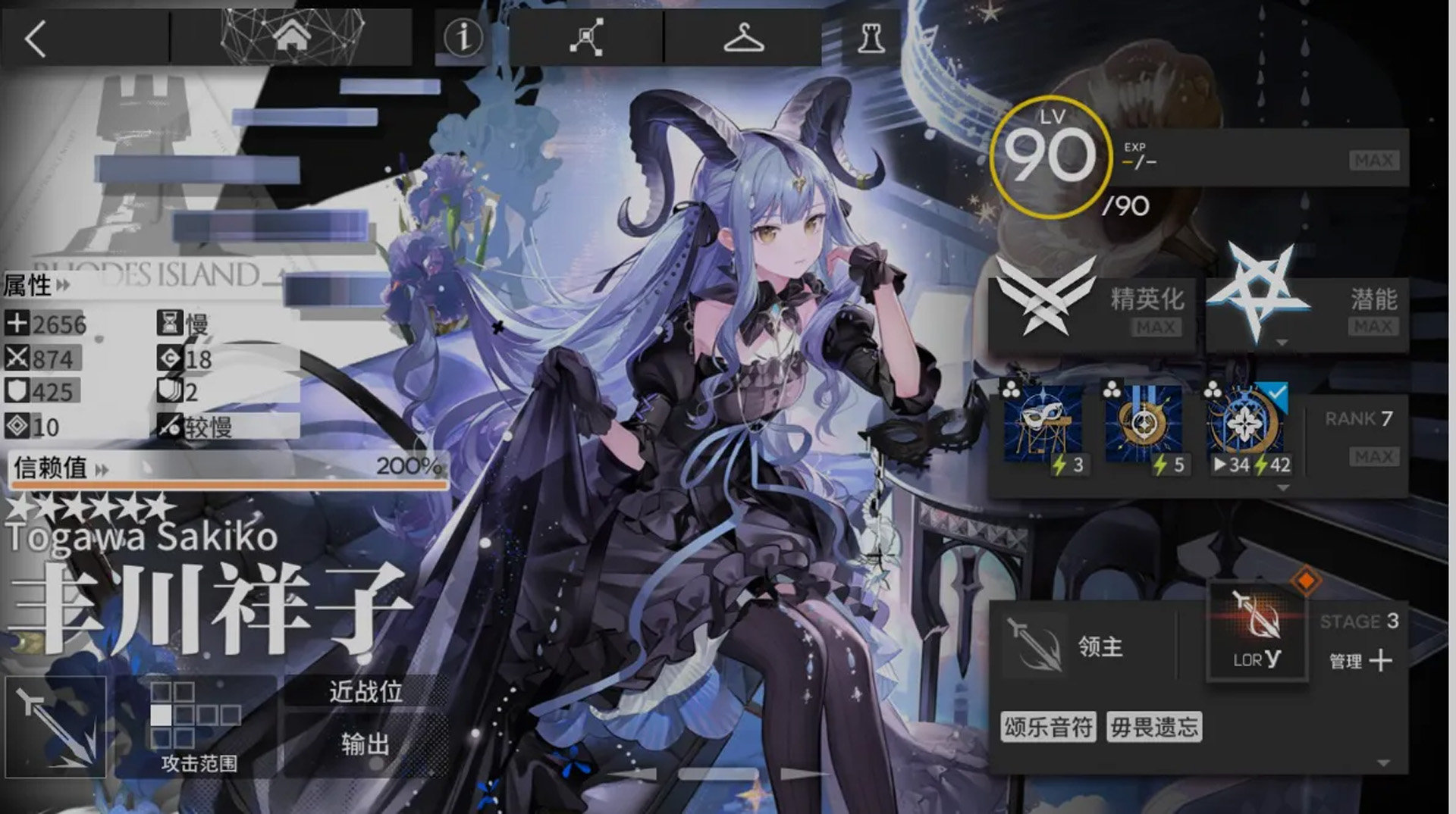Viewport: 1456px width, 814px height.
Task: Open the operator info tab
Action: pyautogui.click(x=463, y=36)
